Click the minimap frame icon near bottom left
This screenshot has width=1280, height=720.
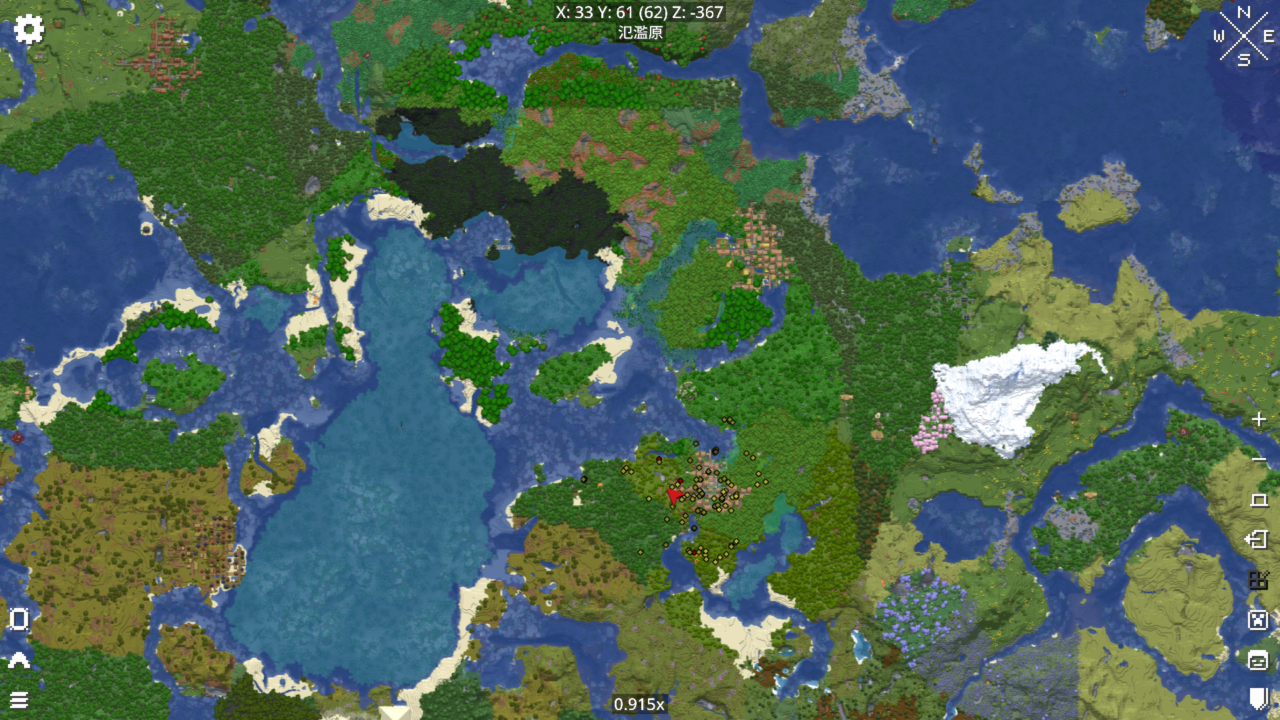coord(20,620)
